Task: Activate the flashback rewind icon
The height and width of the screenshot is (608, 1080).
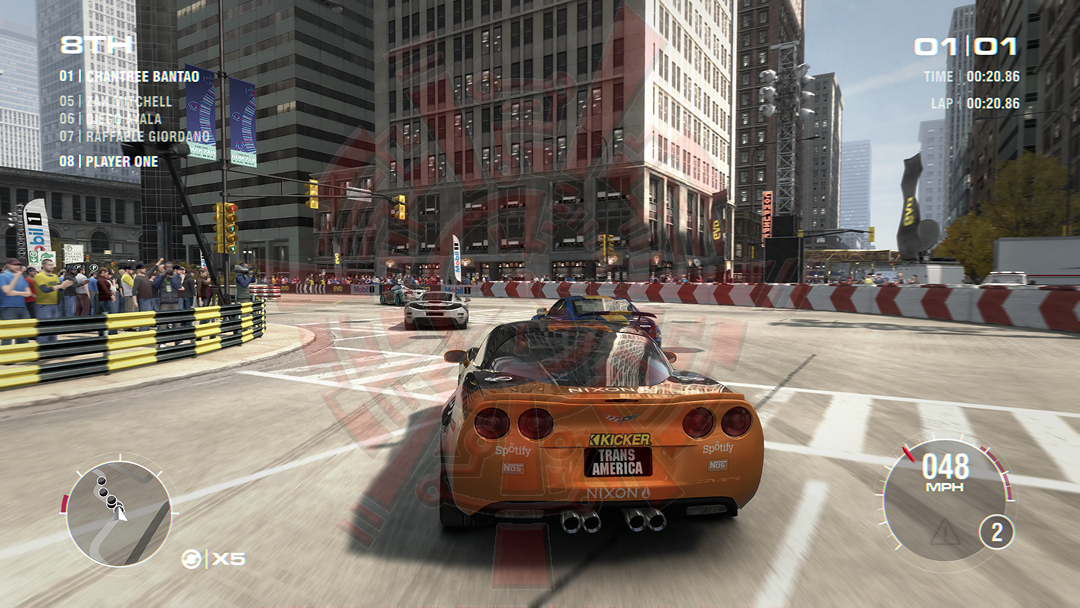Action: click(x=191, y=559)
